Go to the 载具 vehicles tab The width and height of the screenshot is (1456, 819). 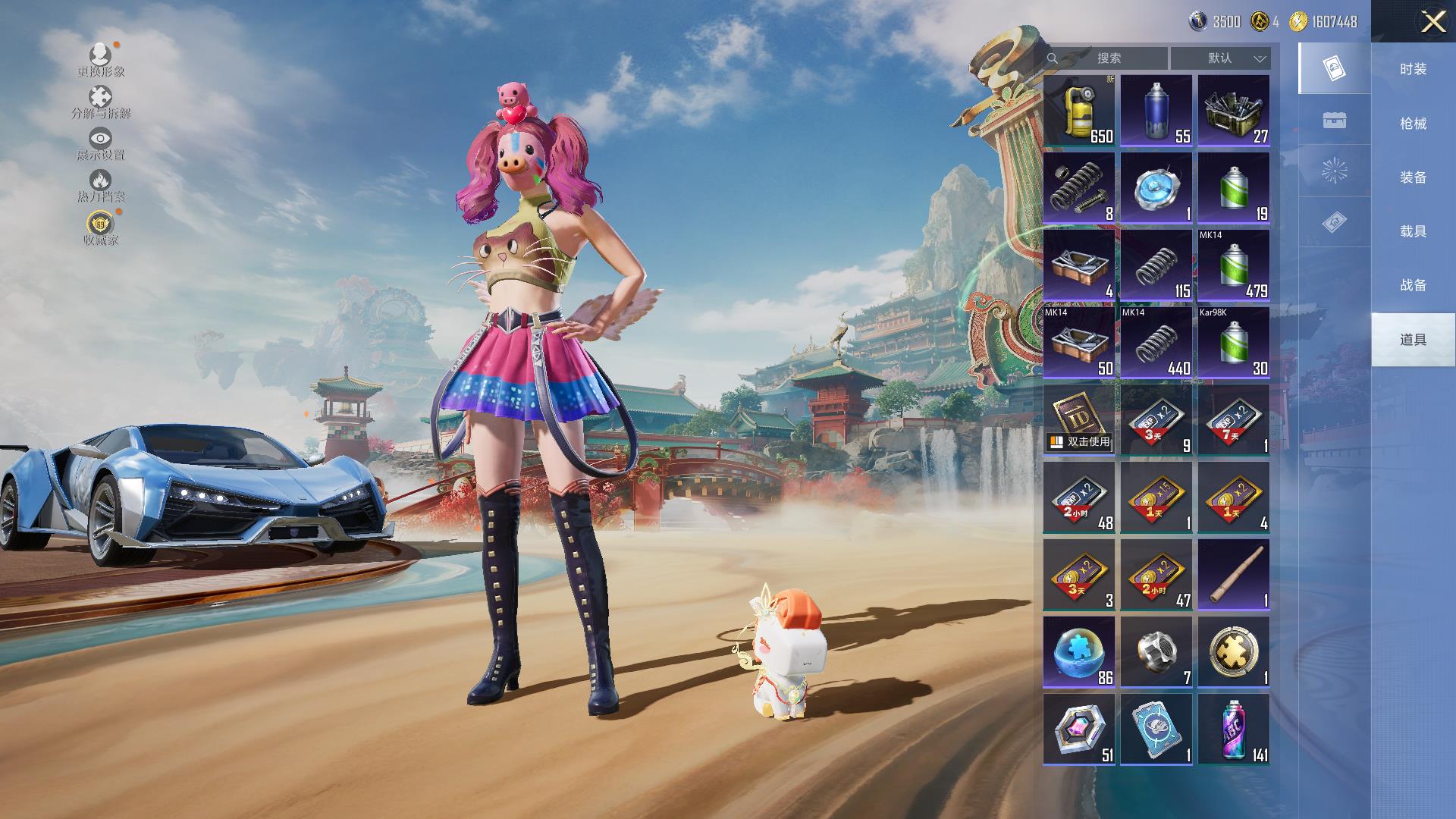[1413, 231]
